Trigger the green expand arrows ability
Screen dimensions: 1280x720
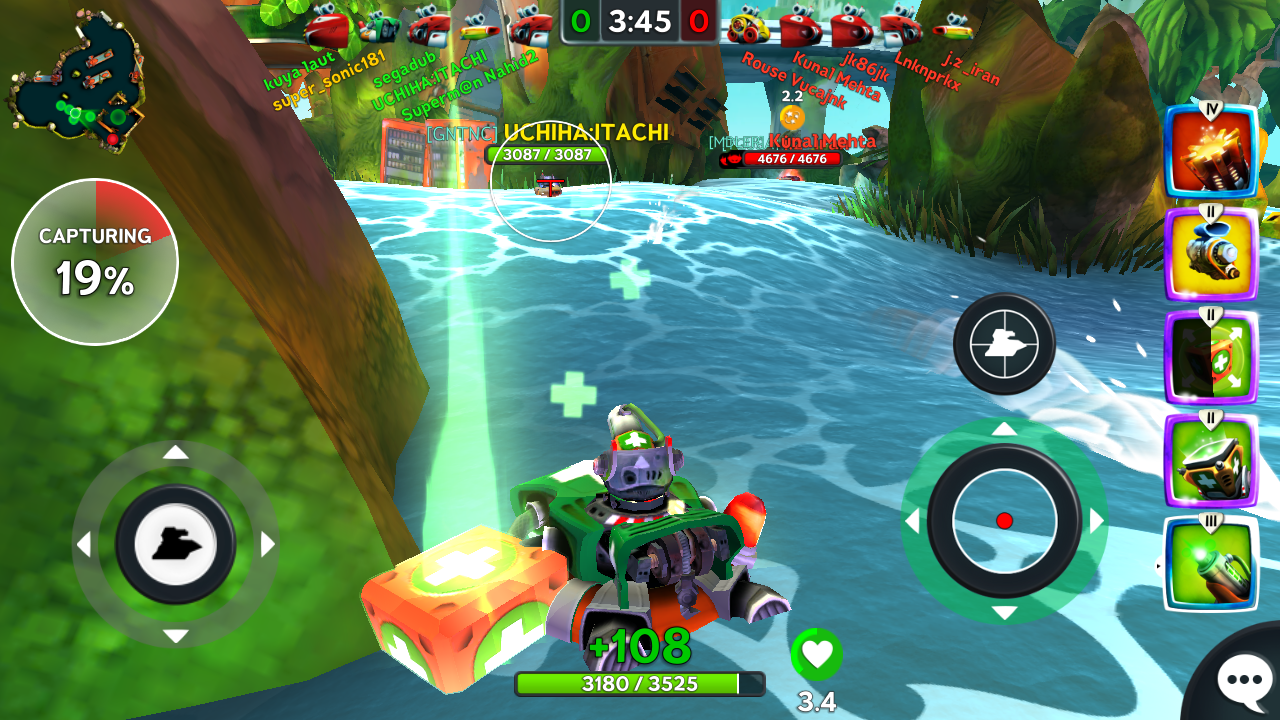[x=1210, y=358]
